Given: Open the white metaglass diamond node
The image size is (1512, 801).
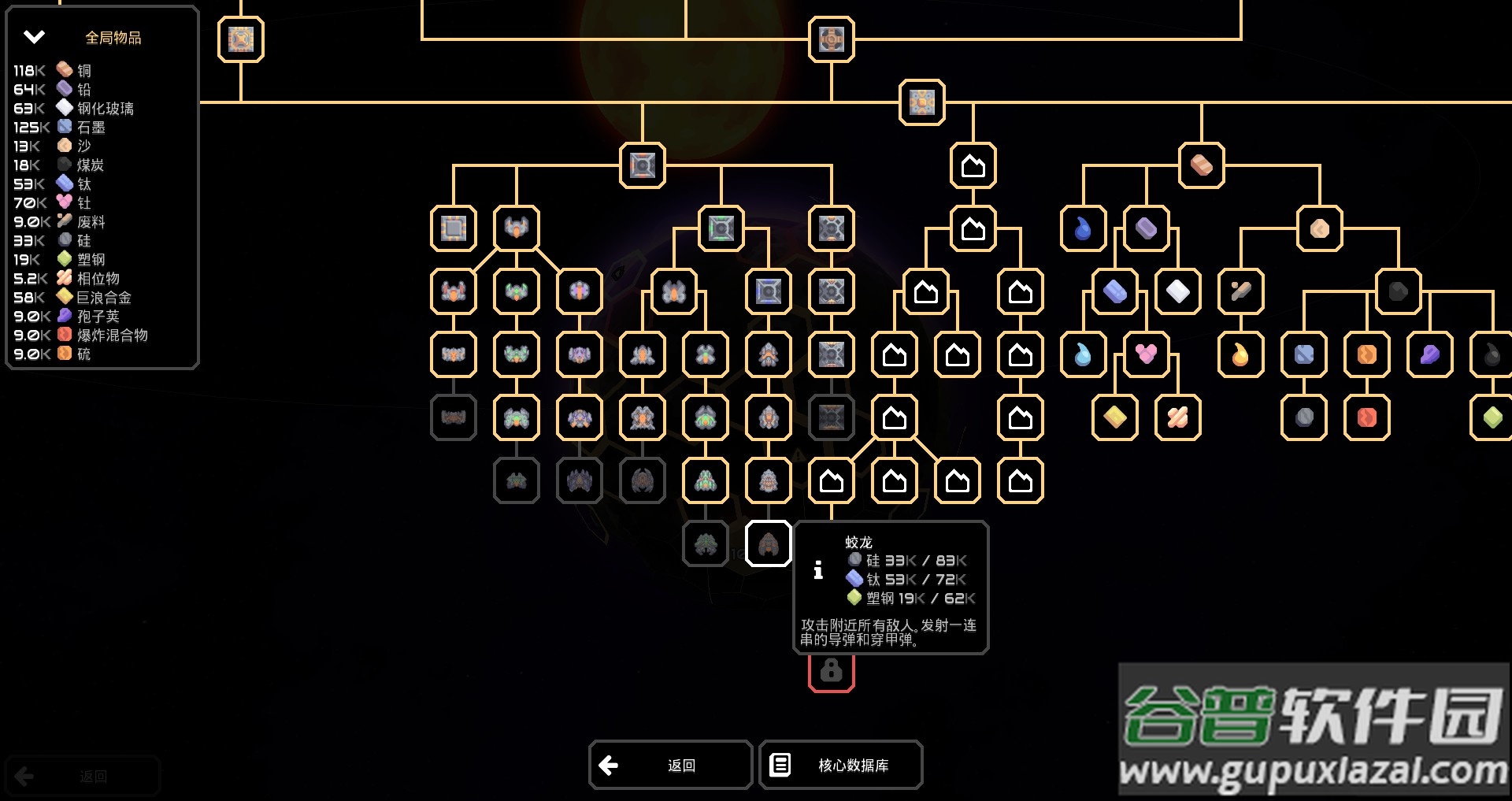Looking at the screenshot, I should (1177, 291).
